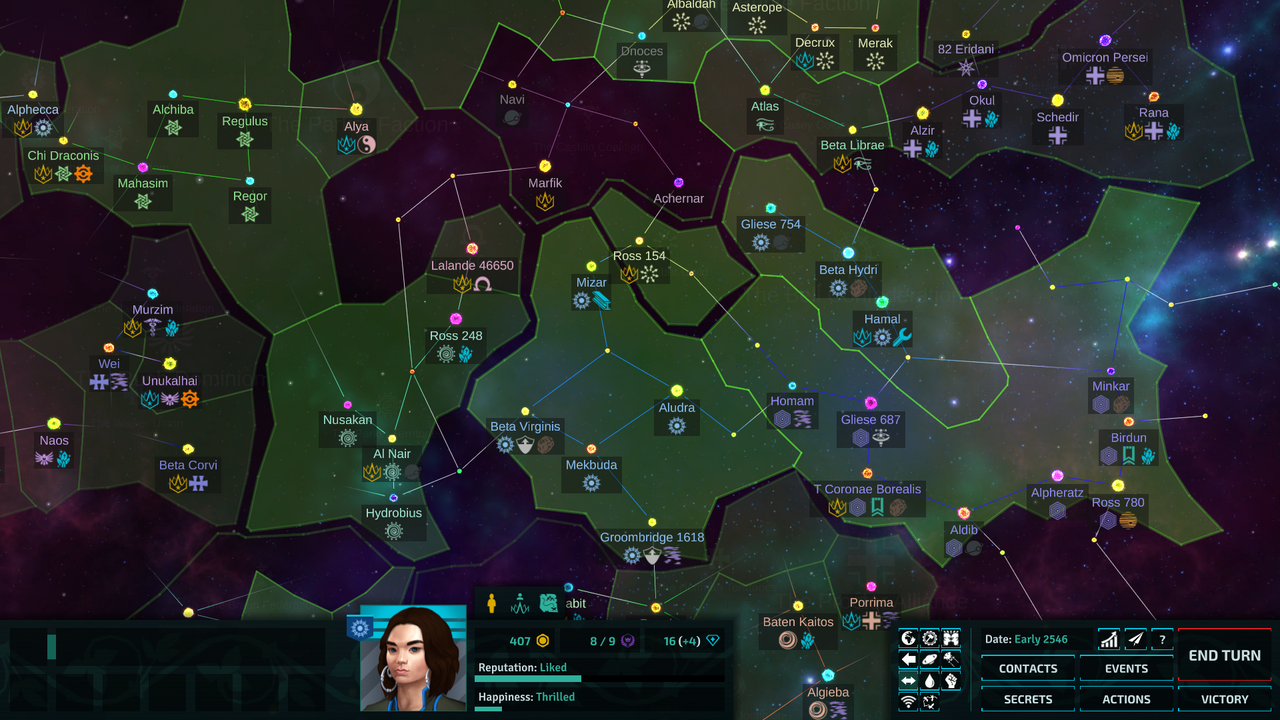Click the purple influence icon showing 8/9
Screen dimensions: 1280x720
pos(630,640)
